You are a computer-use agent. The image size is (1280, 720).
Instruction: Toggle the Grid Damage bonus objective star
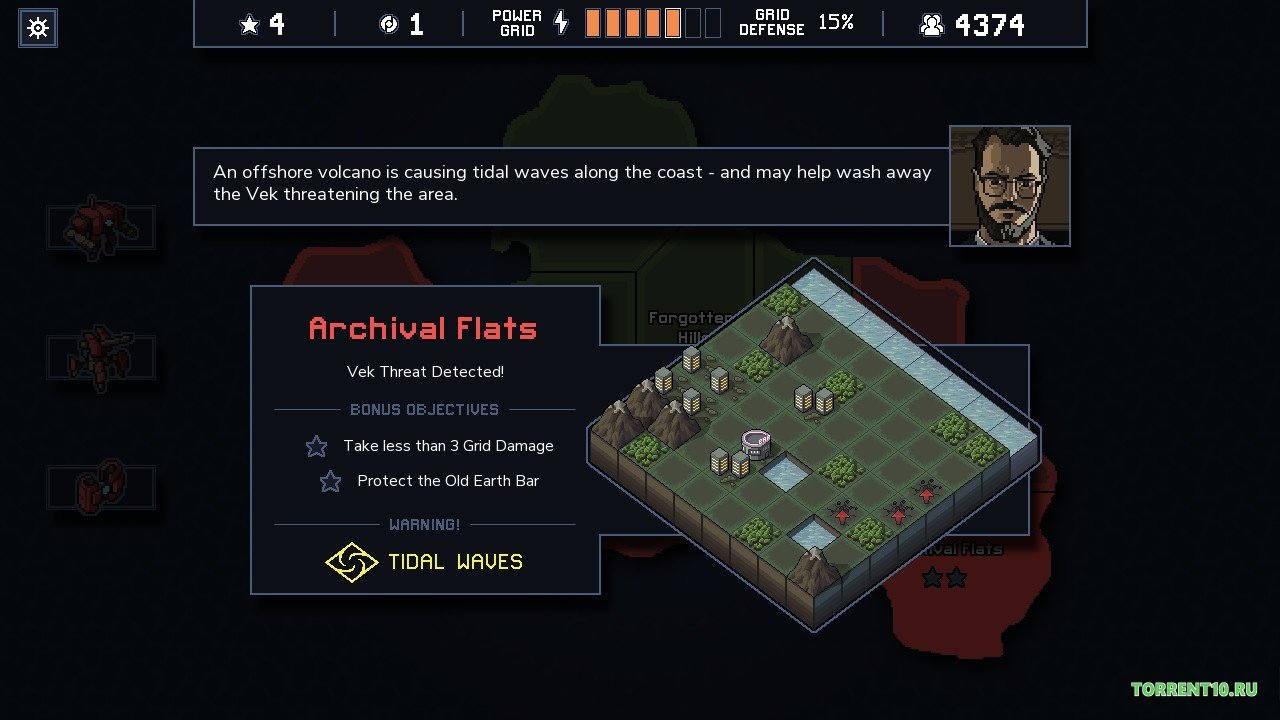316,446
